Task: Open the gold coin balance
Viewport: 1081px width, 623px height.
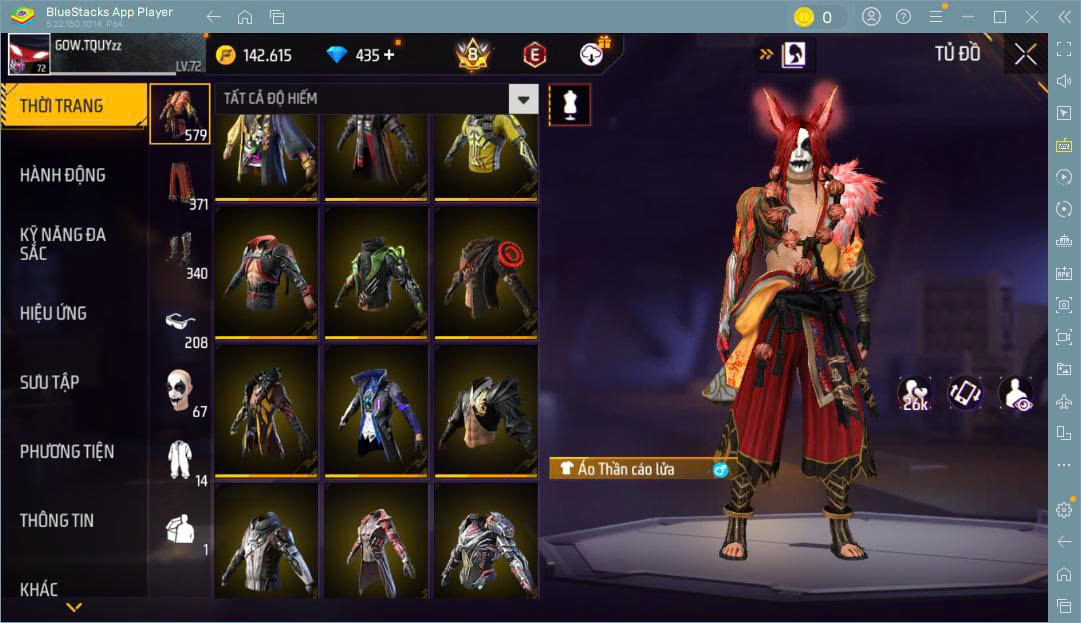Action: coord(254,55)
